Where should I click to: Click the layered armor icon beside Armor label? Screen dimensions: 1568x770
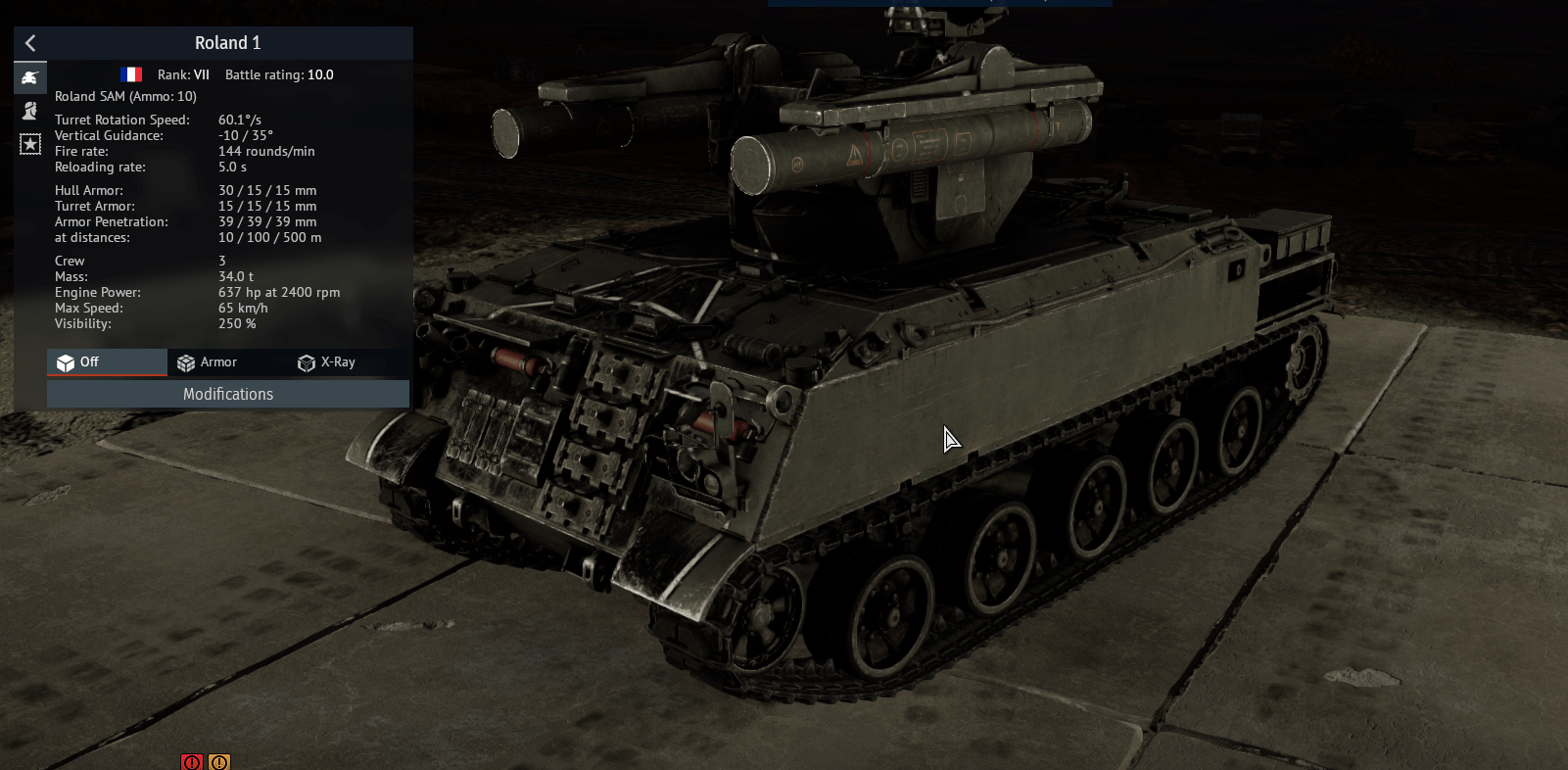click(x=186, y=362)
